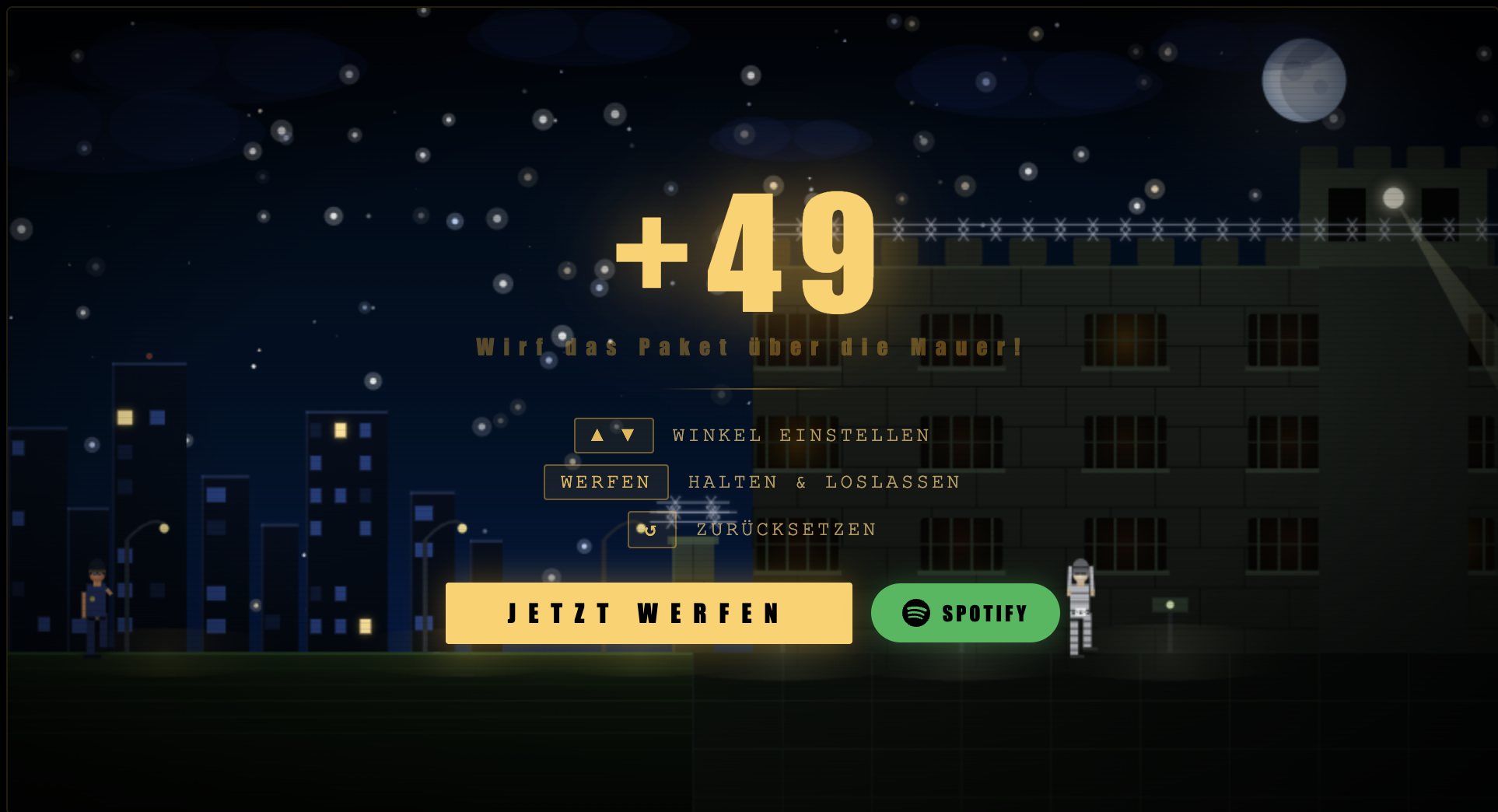Click the ZURÜCKSETZEN label to reset the game
This screenshot has height=812, width=1498.
click(x=786, y=530)
